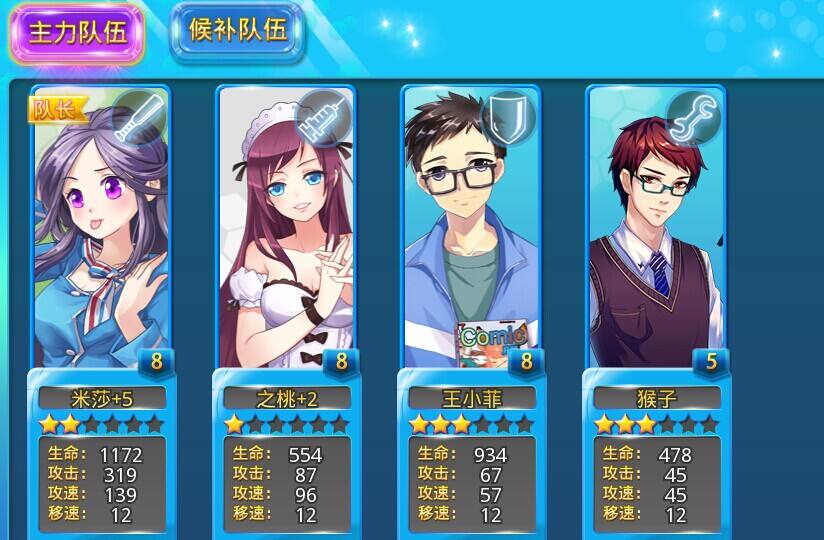Open the 候补队伍 tab

pos(237,30)
